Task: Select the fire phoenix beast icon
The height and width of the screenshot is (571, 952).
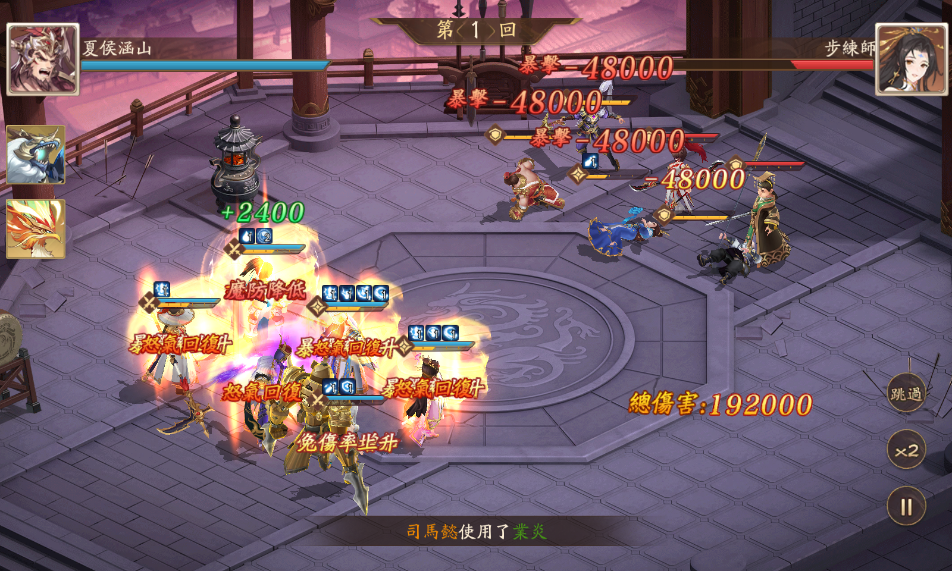Action: [x=36, y=229]
